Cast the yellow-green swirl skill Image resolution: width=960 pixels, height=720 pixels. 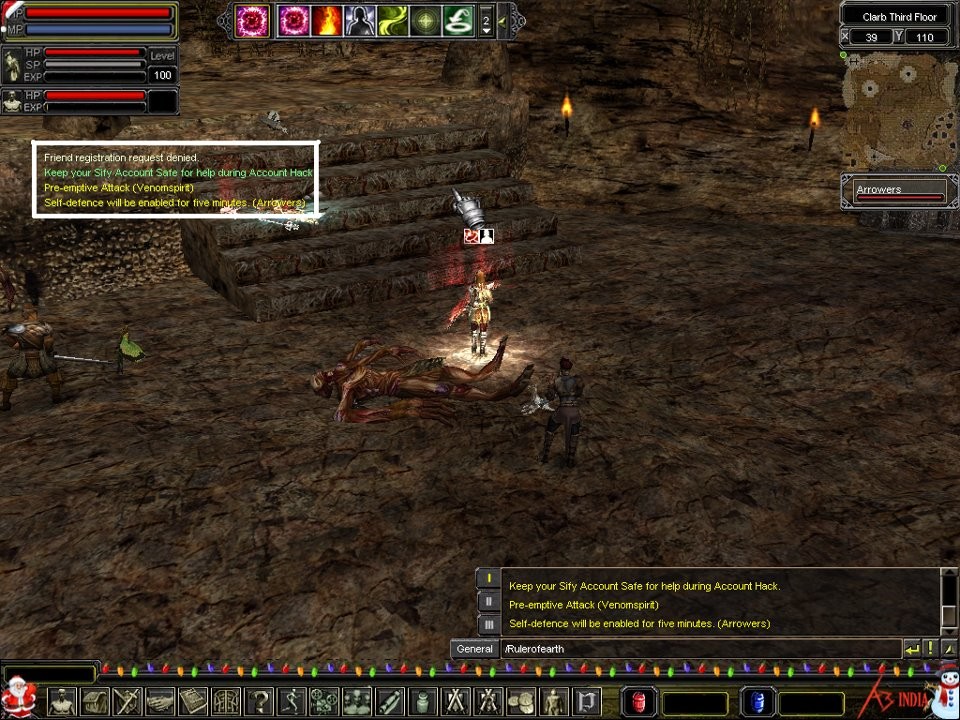coord(393,20)
